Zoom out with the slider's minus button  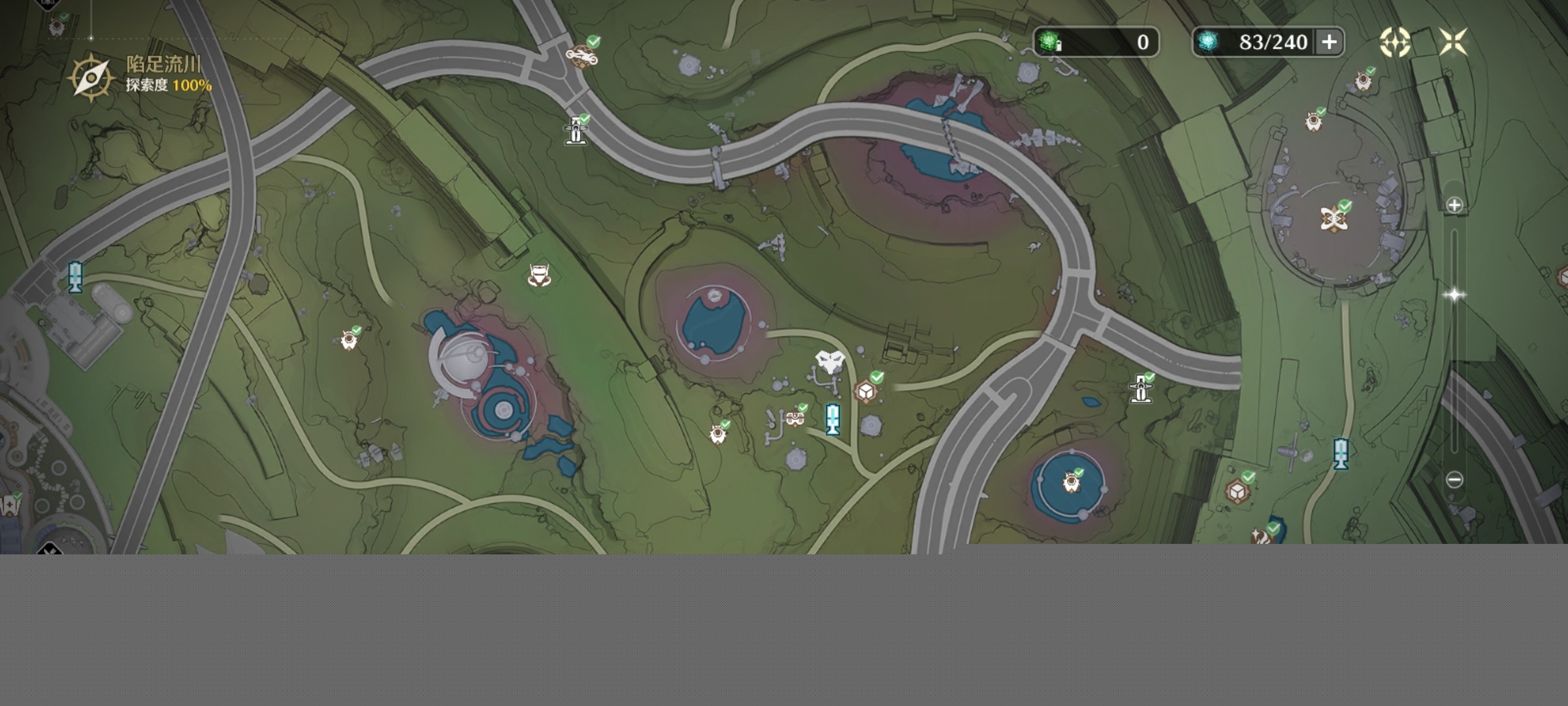tap(1454, 480)
